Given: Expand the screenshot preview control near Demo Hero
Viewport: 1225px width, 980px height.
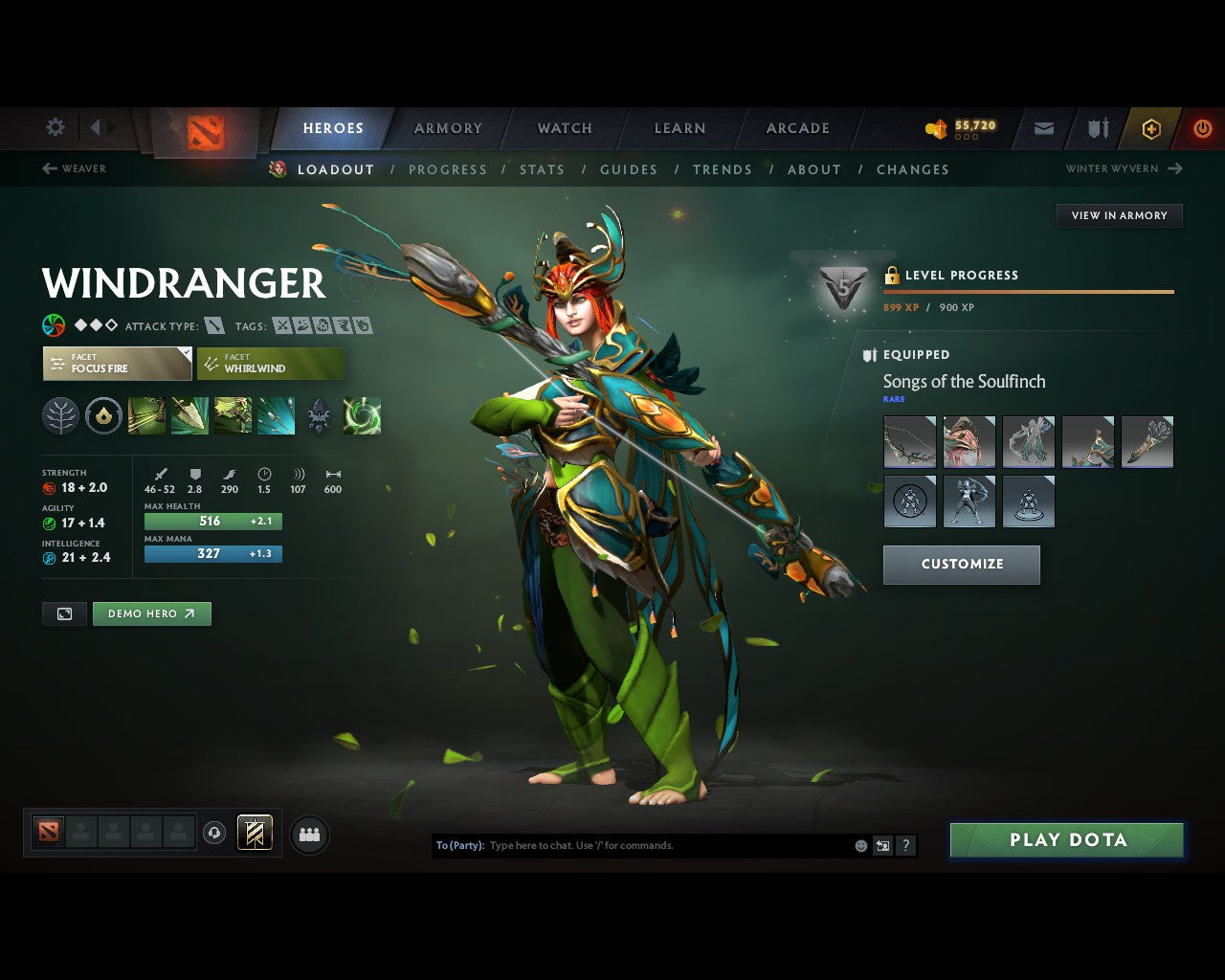Looking at the screenshot, I should 64,613.
